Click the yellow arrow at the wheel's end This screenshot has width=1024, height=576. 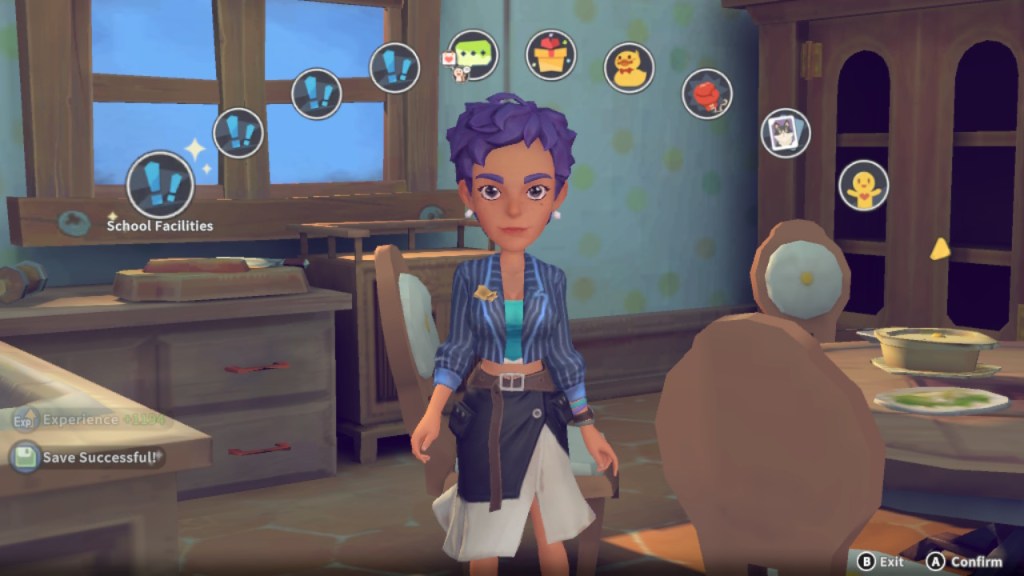coord(939,249)
